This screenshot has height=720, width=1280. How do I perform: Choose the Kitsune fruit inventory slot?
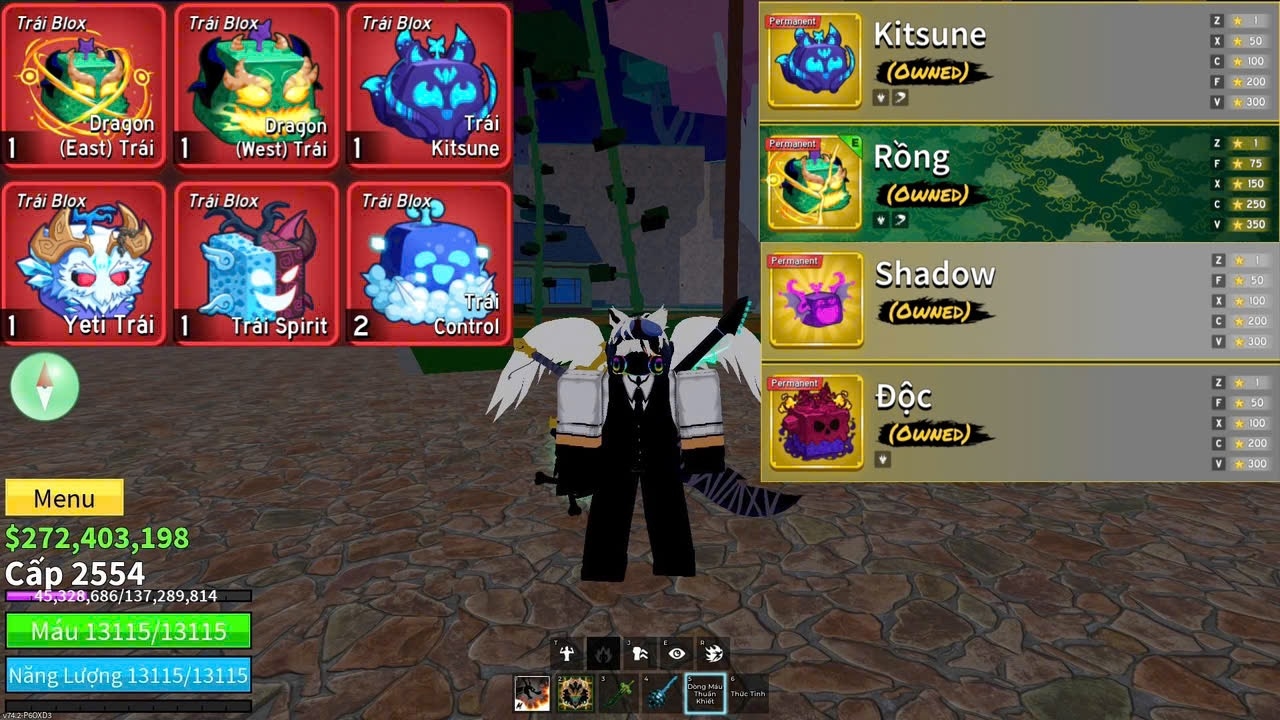428,86
